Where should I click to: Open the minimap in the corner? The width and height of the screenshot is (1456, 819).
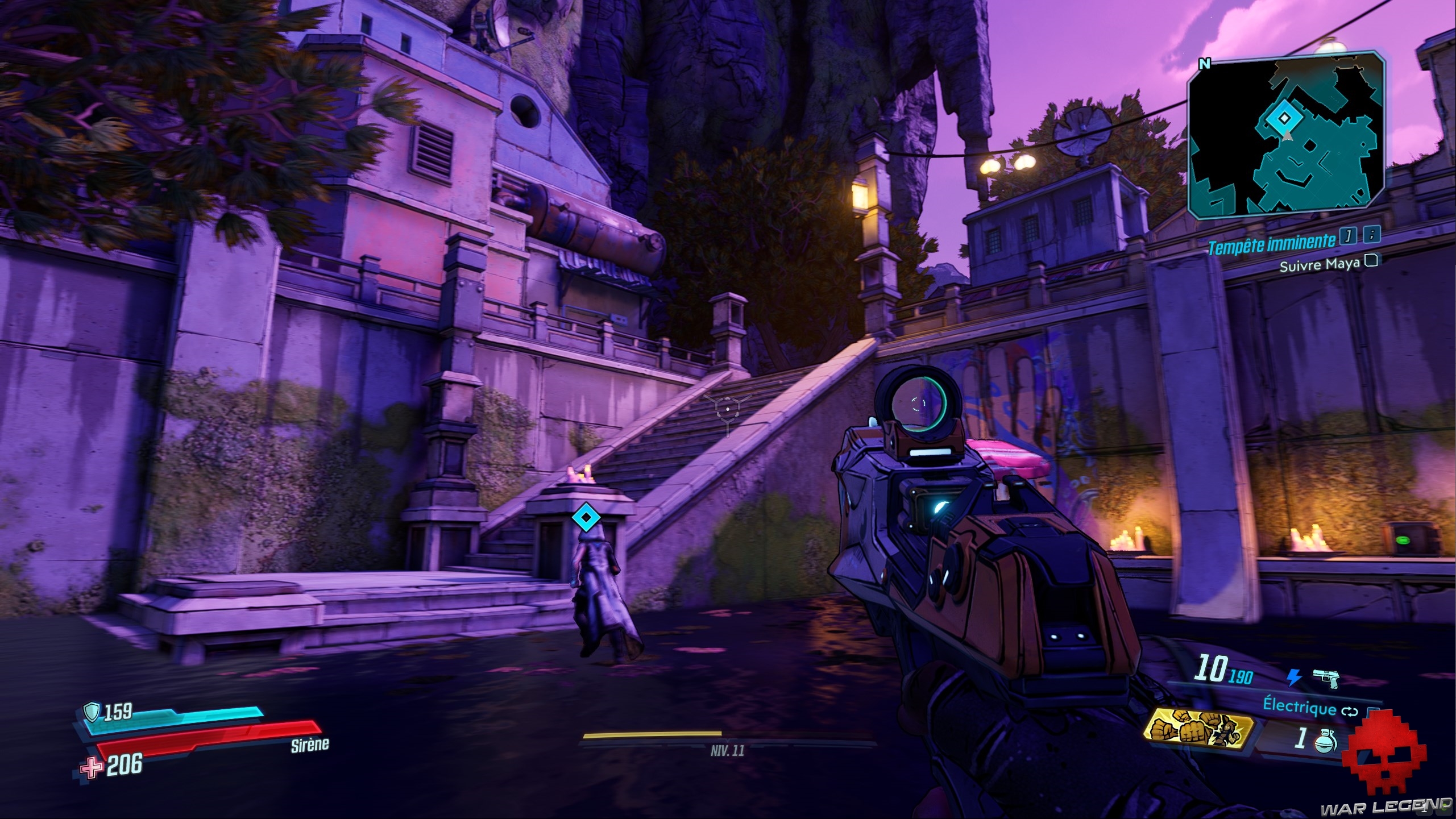[x=1285, y=136]
